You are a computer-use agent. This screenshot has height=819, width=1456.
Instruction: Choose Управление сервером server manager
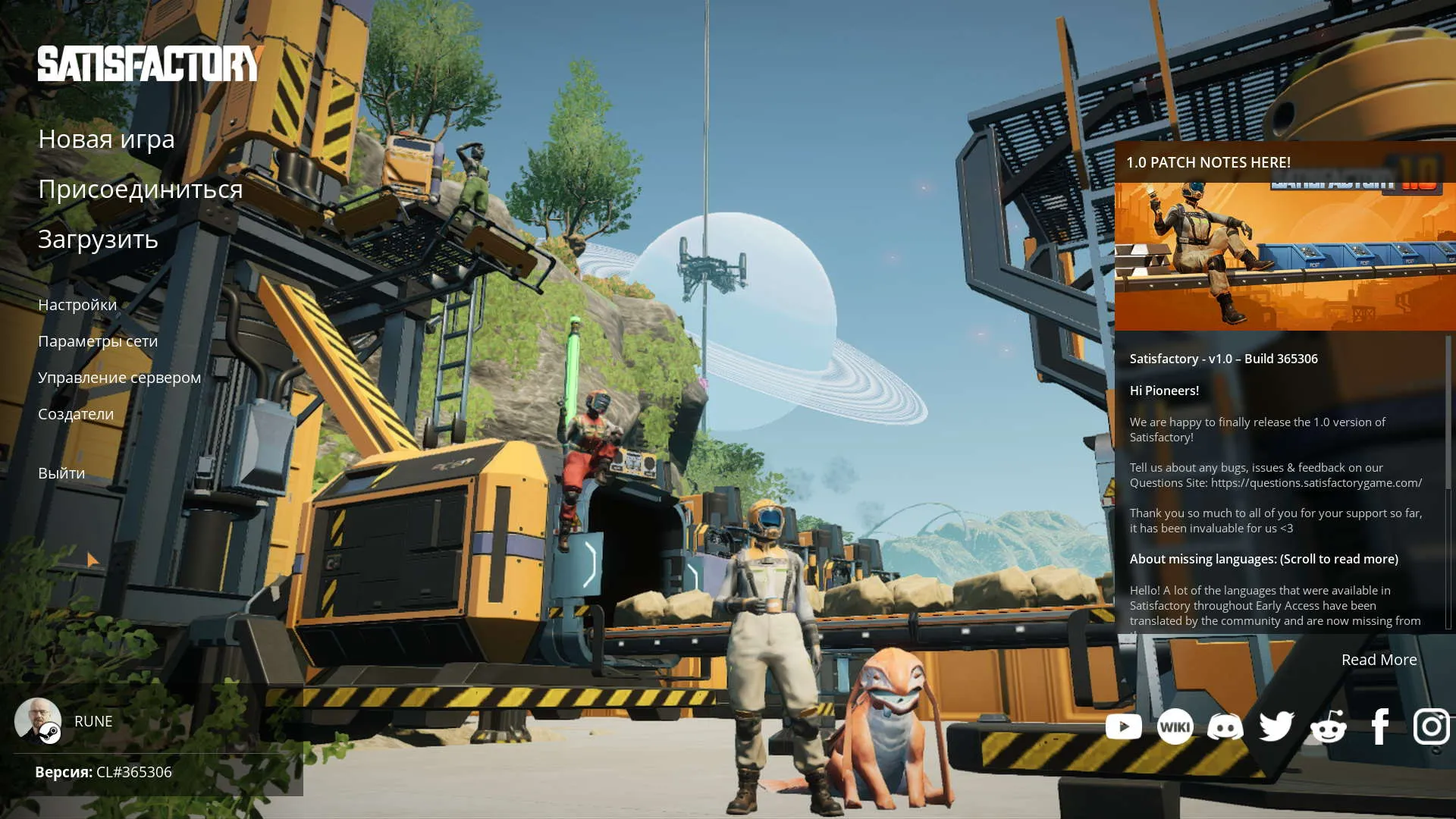119,378
